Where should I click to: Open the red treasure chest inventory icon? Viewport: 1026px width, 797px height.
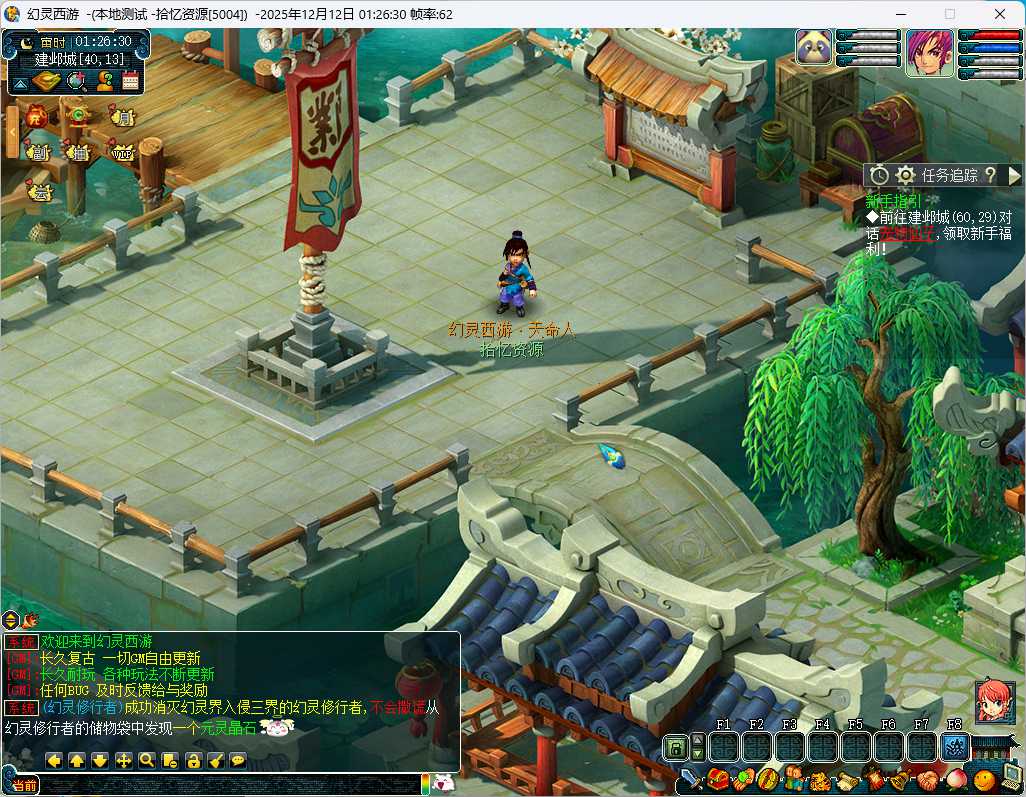click(717, 778)
